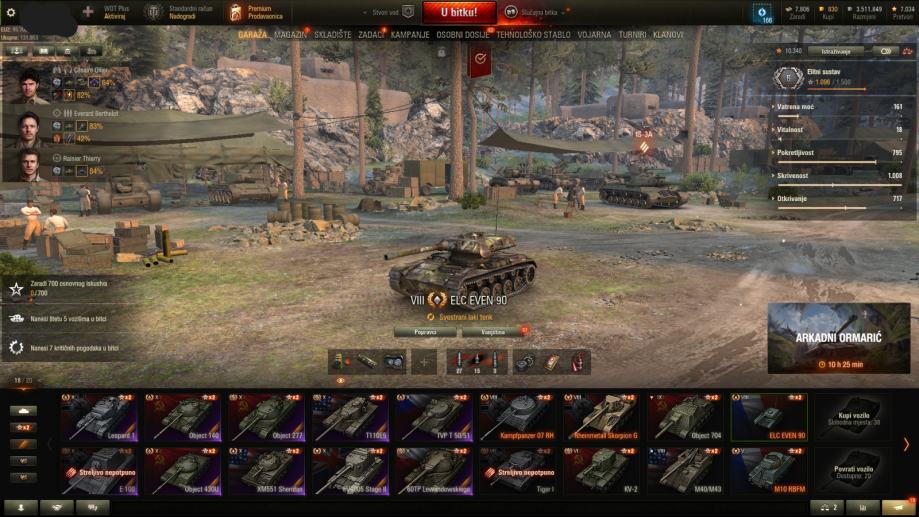Open the Slučajna bitka battle type dropdown
The image size is (919, 517).
pyautogui.click(x=530, y=13)
